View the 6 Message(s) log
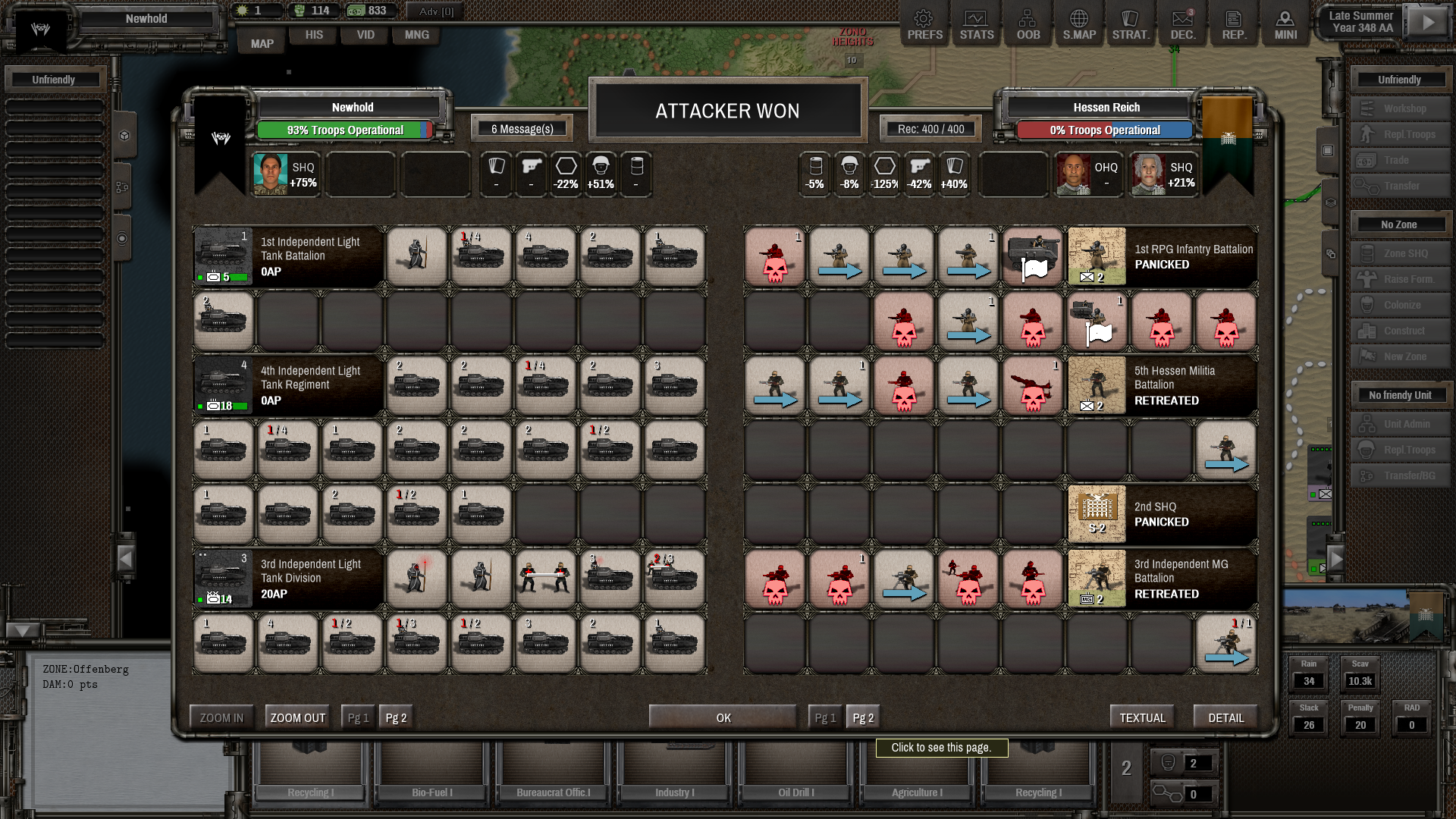The image size is (1456, 819). [x=522, y=129]
